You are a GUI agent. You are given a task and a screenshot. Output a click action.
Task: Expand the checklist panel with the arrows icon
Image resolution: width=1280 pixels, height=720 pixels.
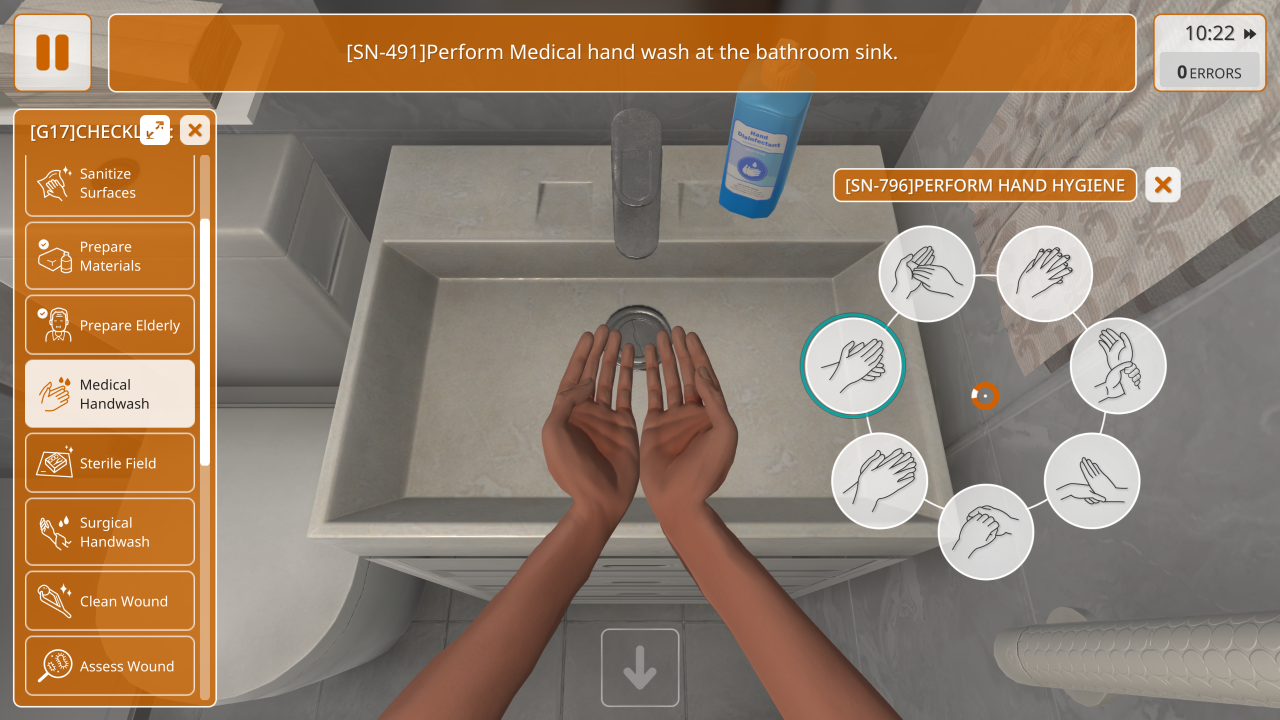tap(155, 129)
